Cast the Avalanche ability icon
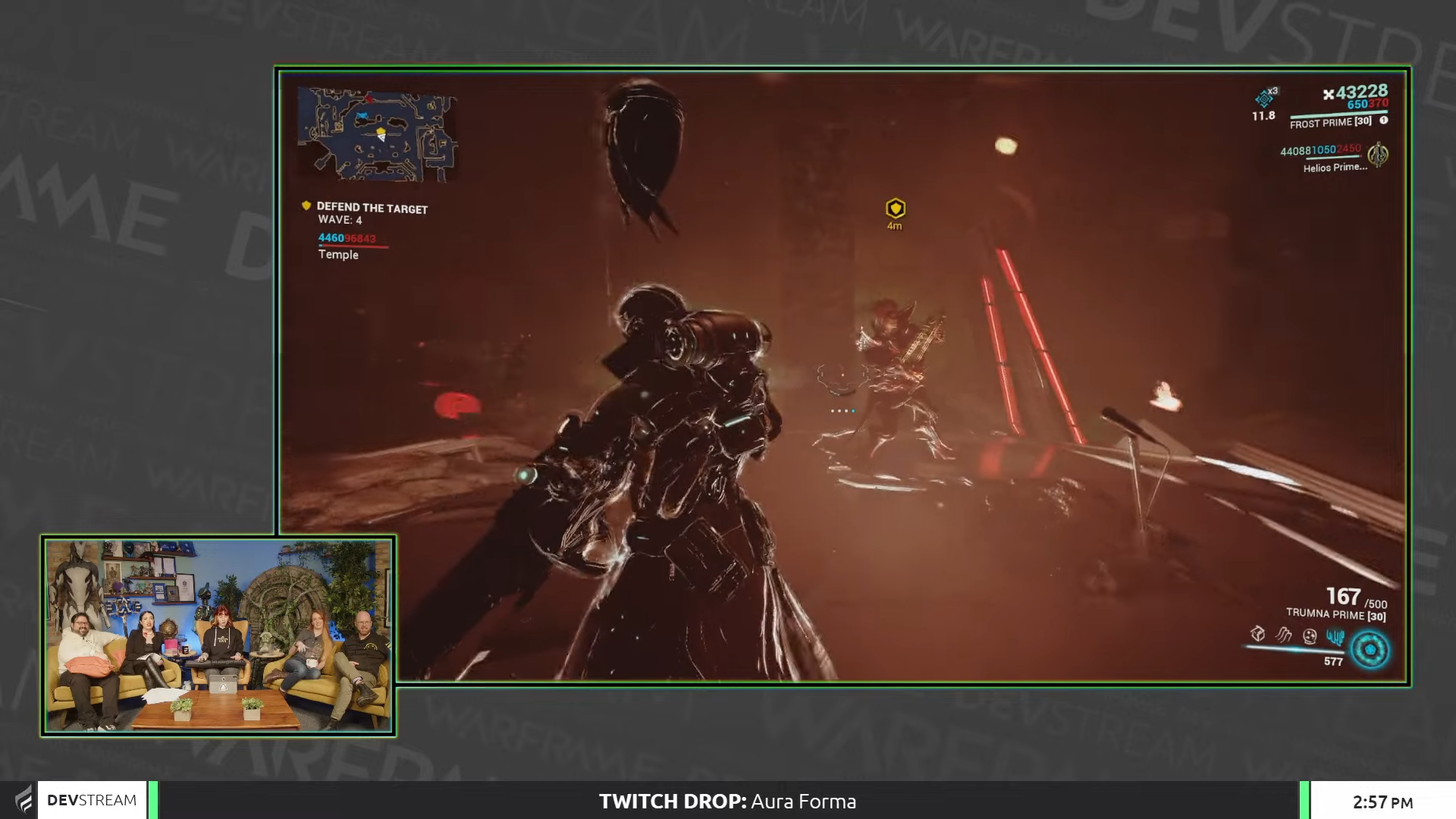 point(1337,635)
